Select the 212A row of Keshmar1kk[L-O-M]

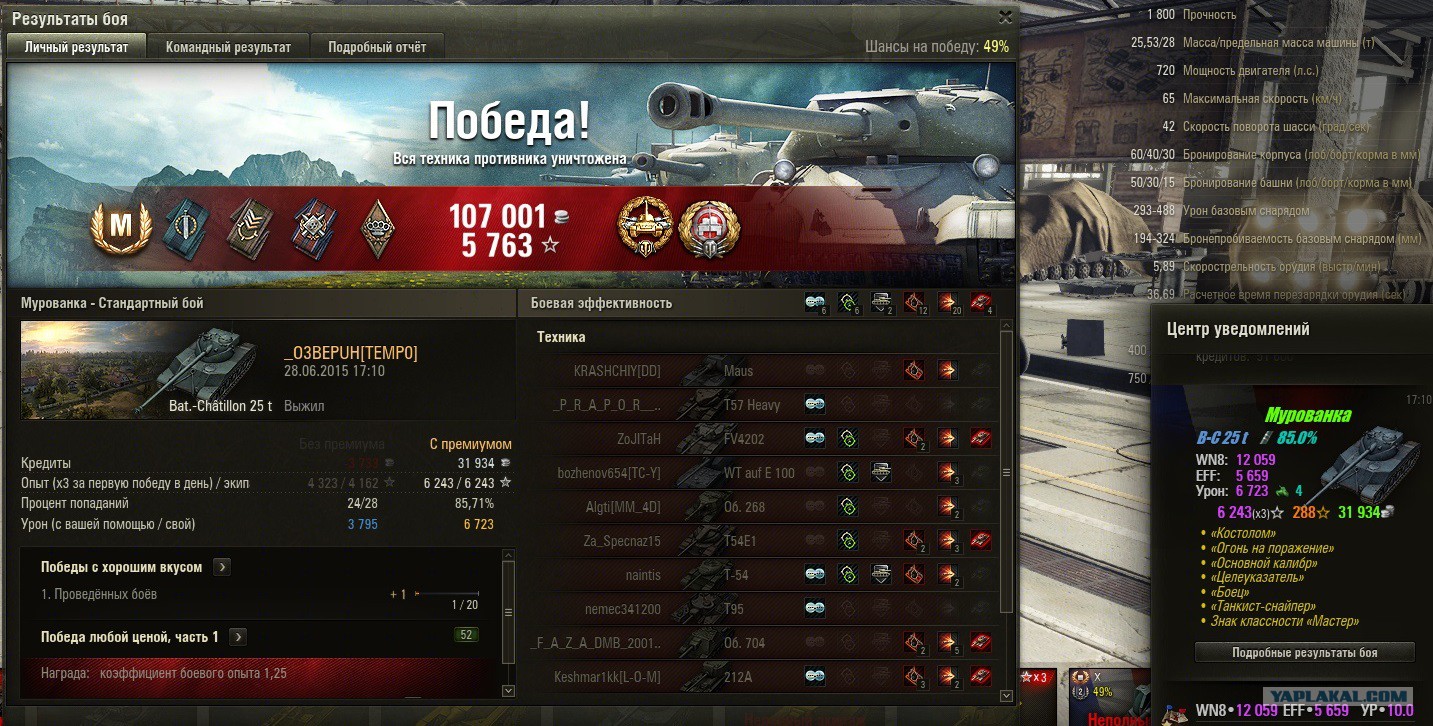click(760, 677)
